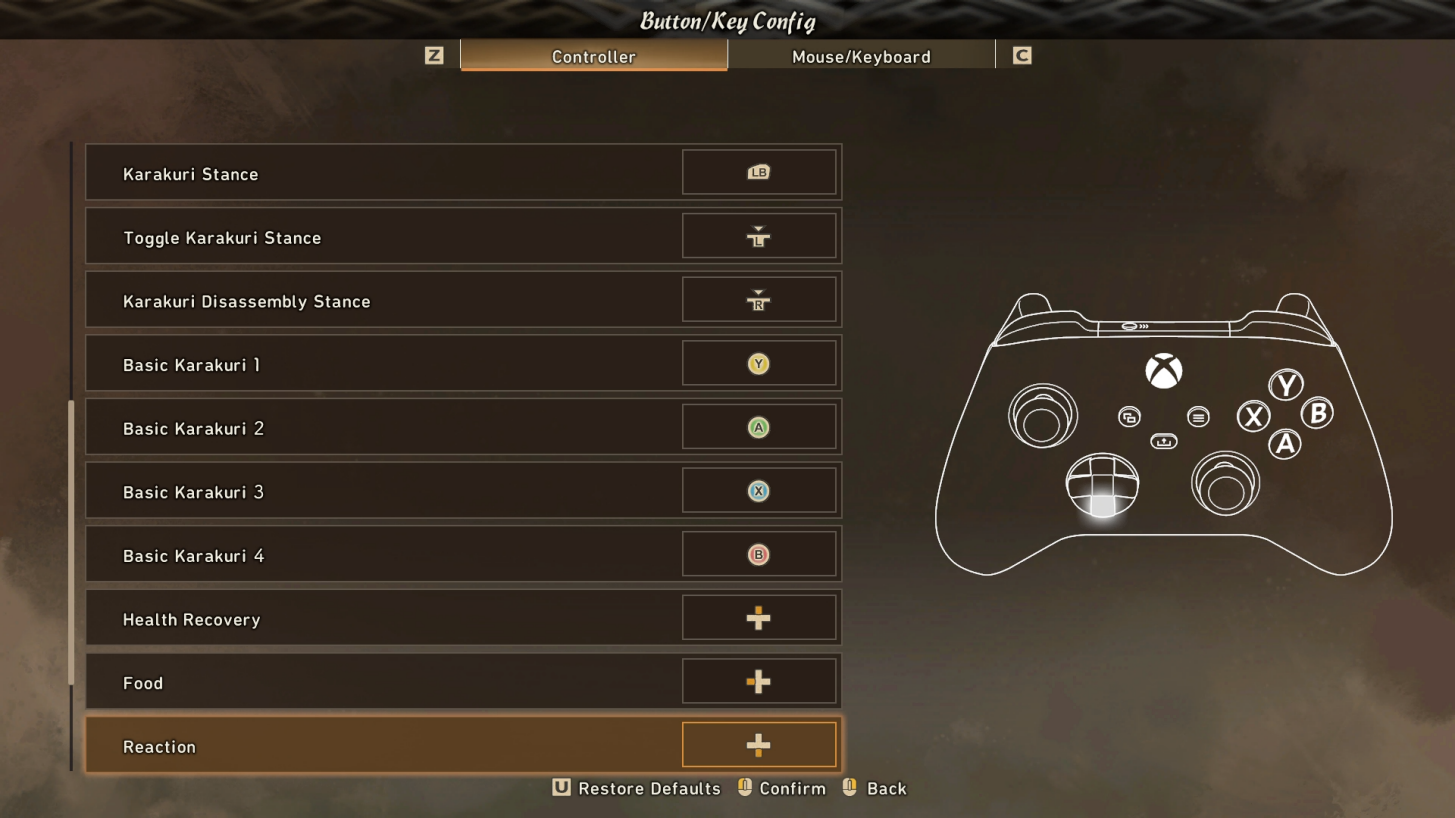The height and width of the screenshot is (818, 1455).
Task: Toggle the Z page indicator icon
Action: [433, 56]
